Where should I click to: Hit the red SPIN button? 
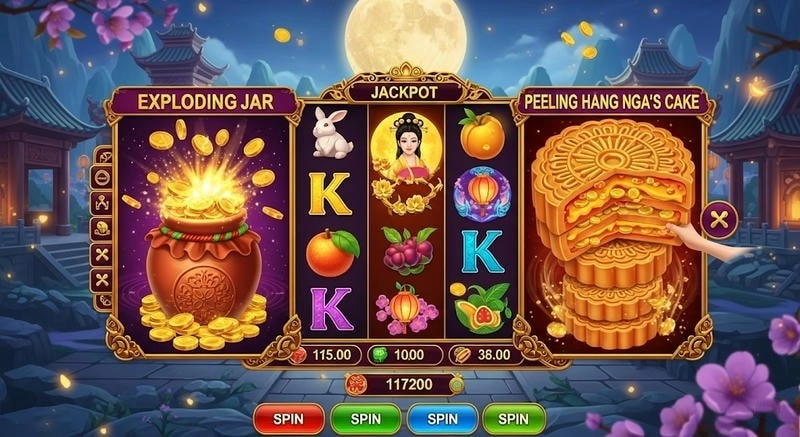tap(288, 418)
